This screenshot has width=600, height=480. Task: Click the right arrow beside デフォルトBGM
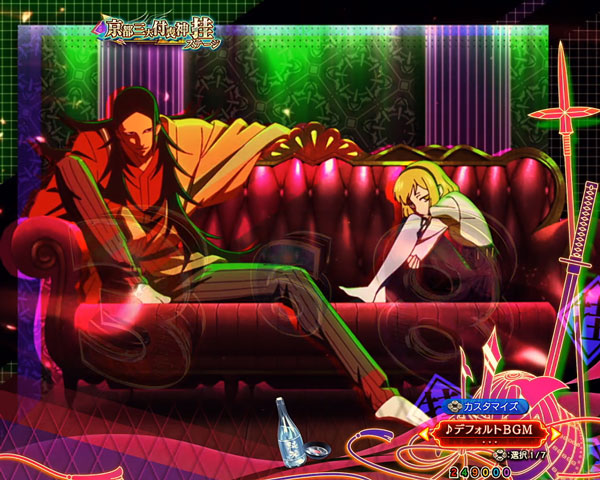coord(557,432)
